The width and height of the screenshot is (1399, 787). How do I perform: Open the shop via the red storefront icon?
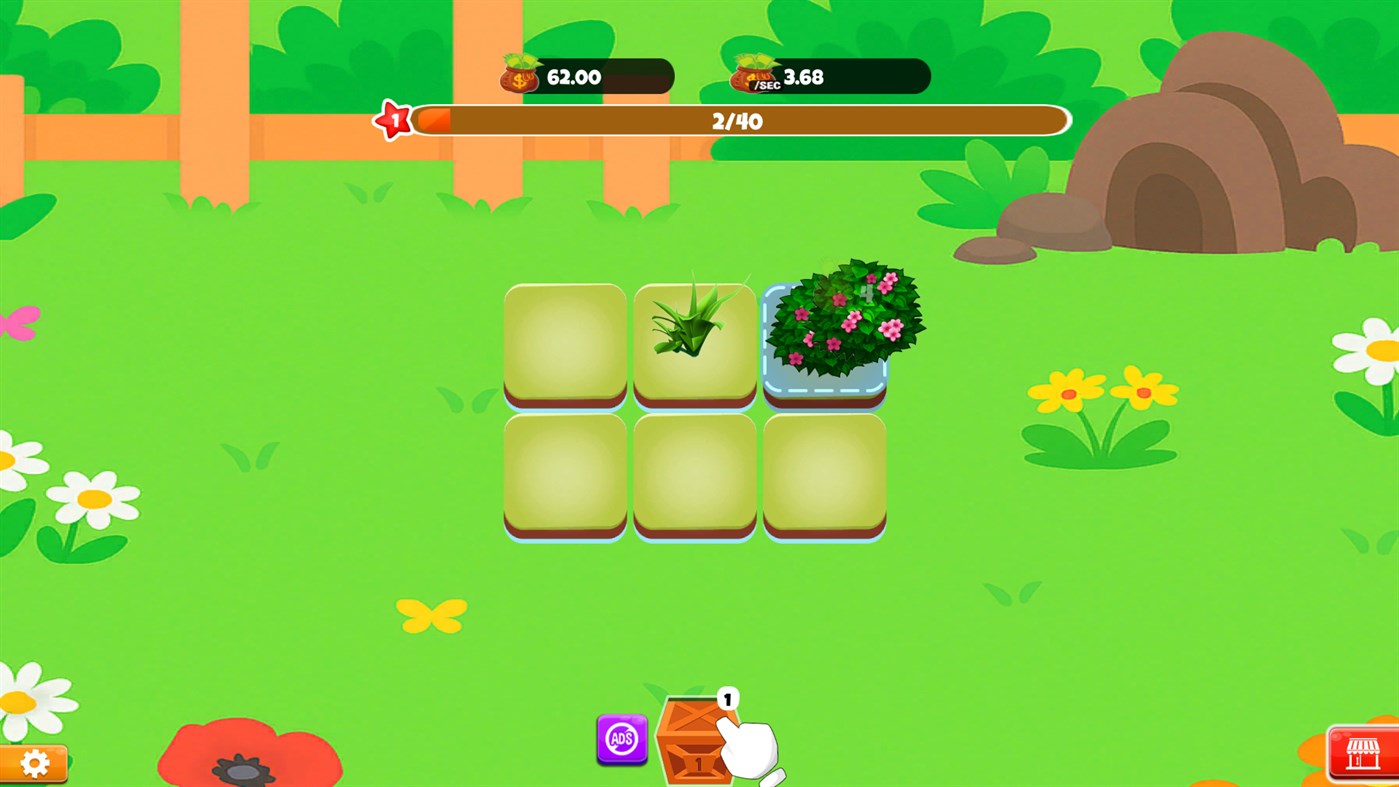[x=1361, y=752]
